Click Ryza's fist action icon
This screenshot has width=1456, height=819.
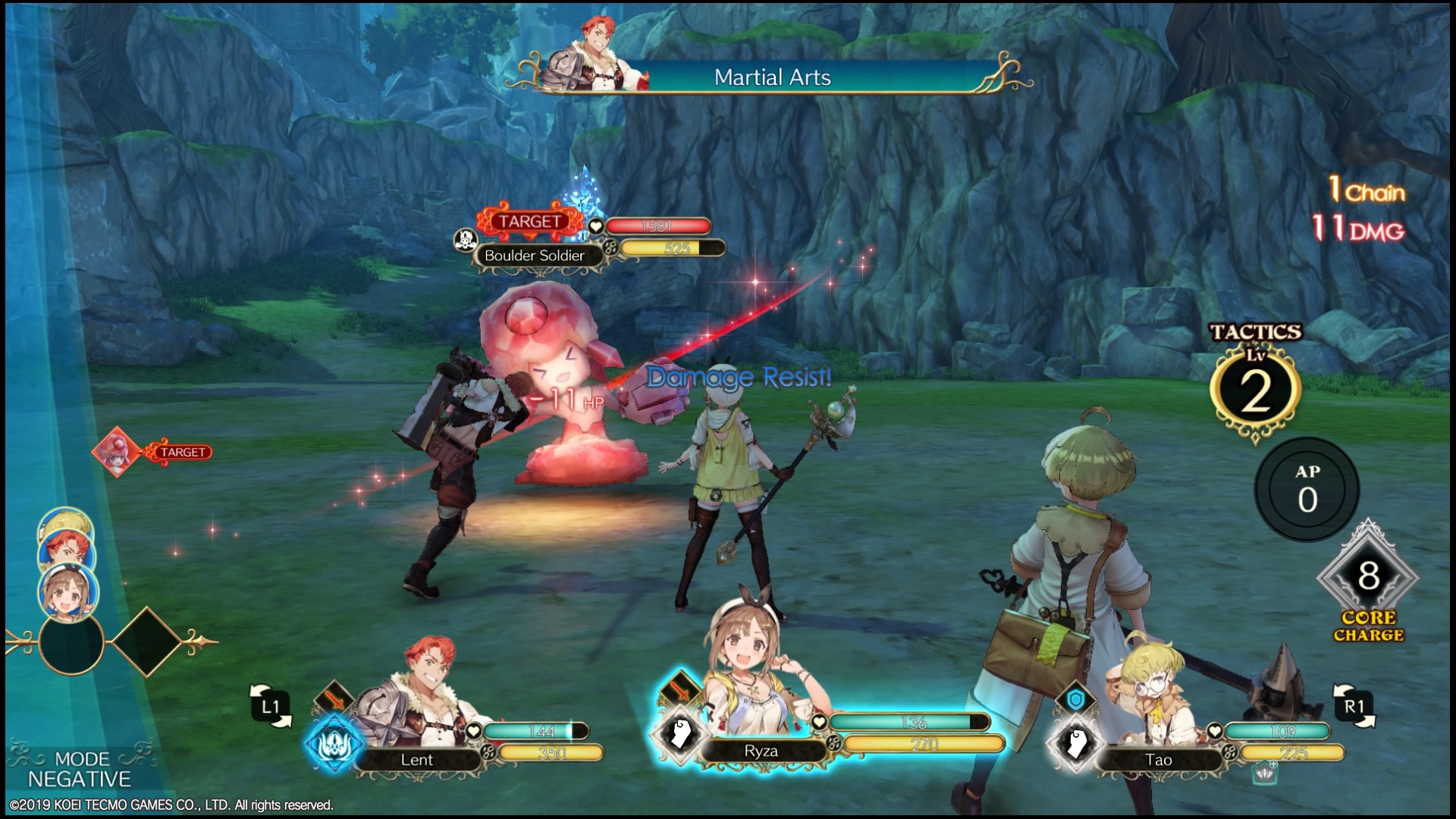point(679,735)
